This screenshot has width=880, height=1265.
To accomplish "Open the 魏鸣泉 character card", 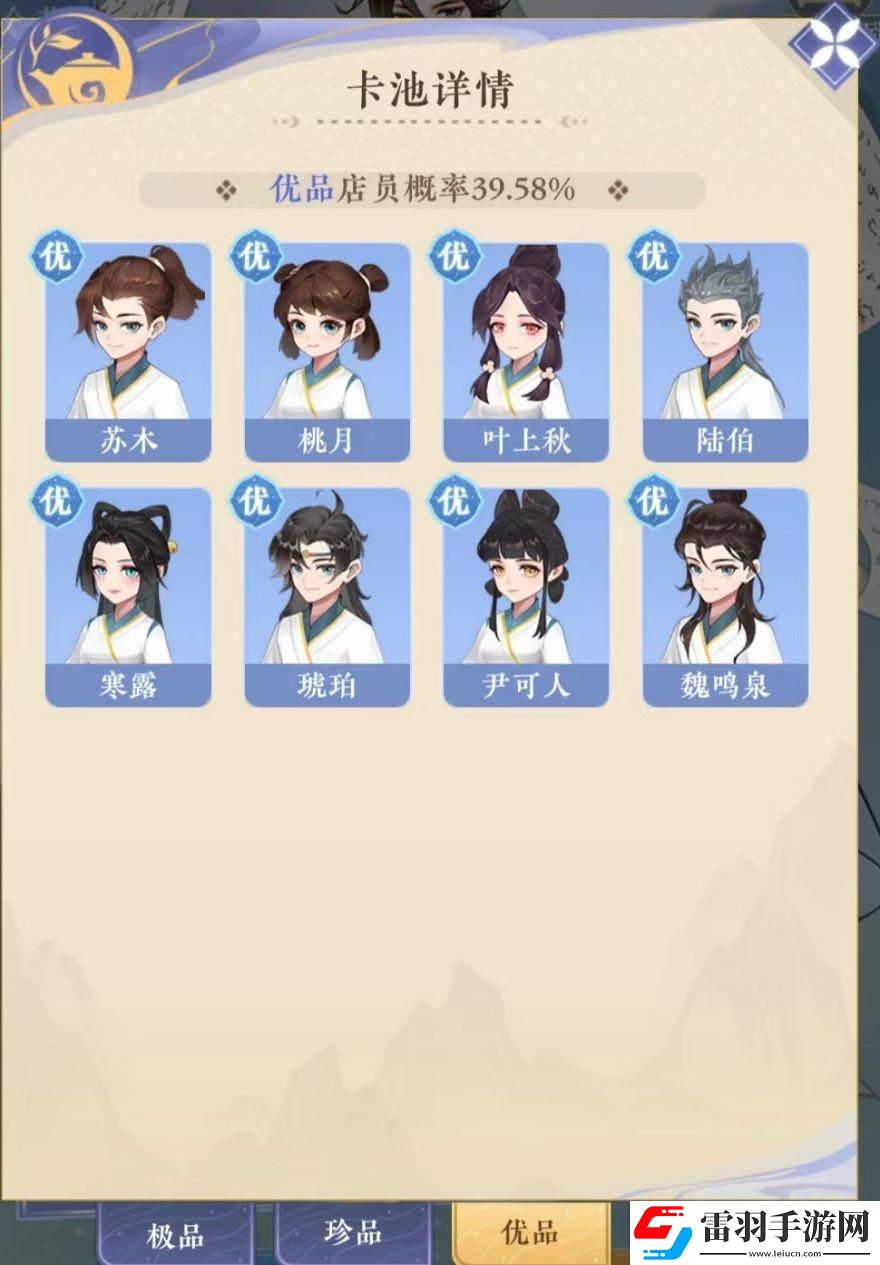I will tap(725, 597).
